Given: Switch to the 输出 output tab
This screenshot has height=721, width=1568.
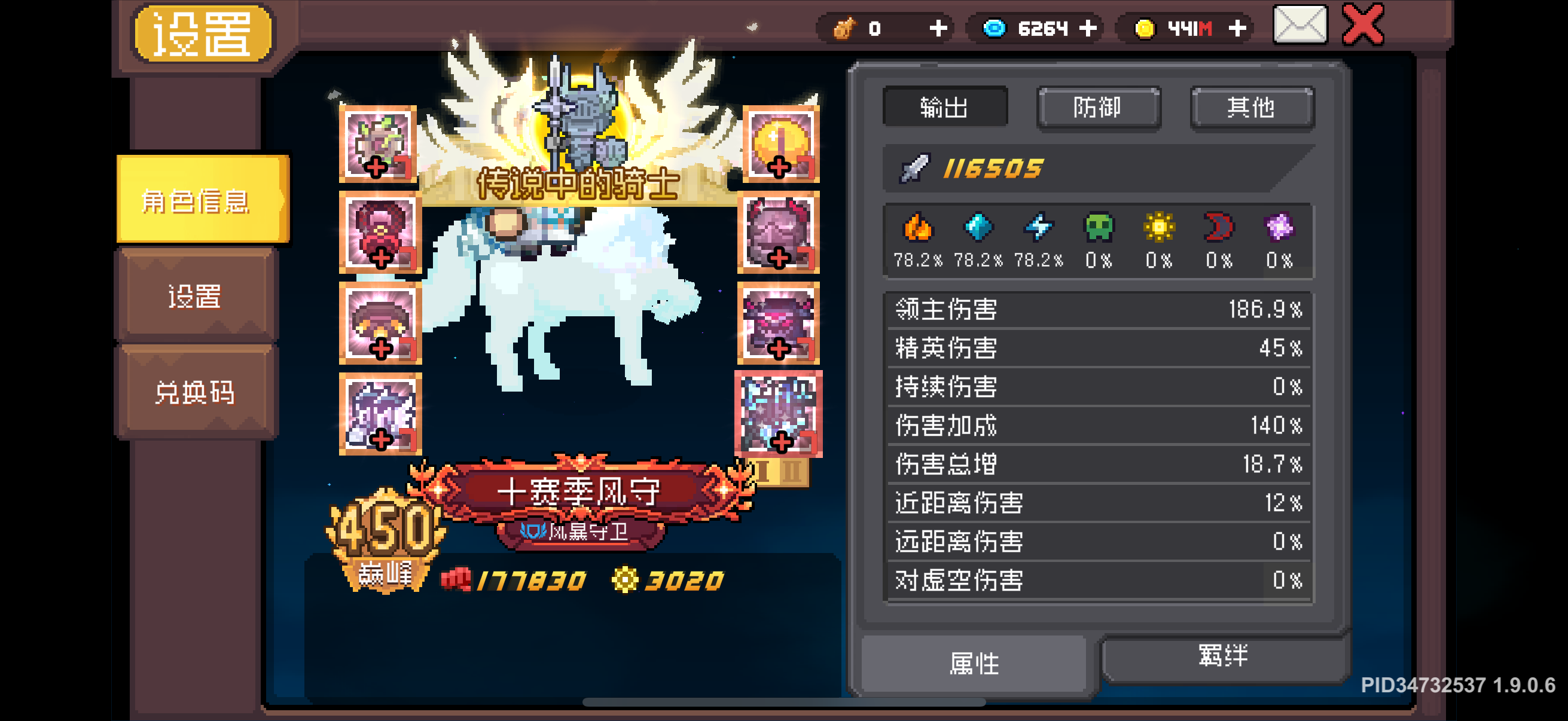Looking at the screenshot, I should 945,106.
